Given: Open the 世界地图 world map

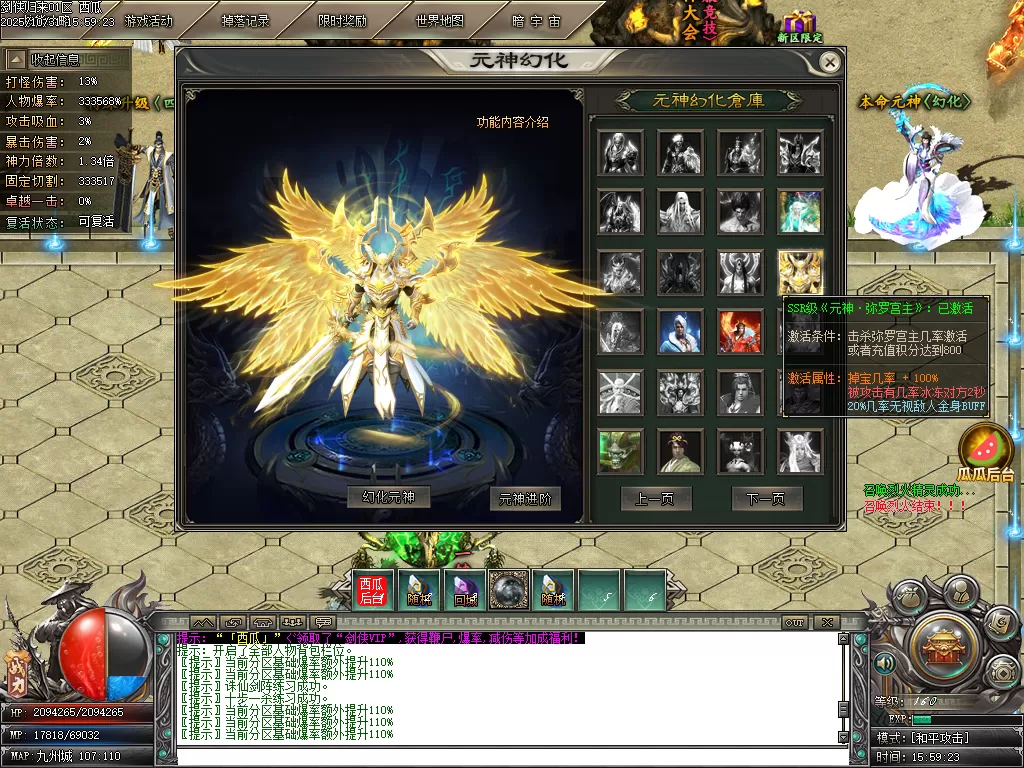Looking at the screenshot, I should coord(439,20).
